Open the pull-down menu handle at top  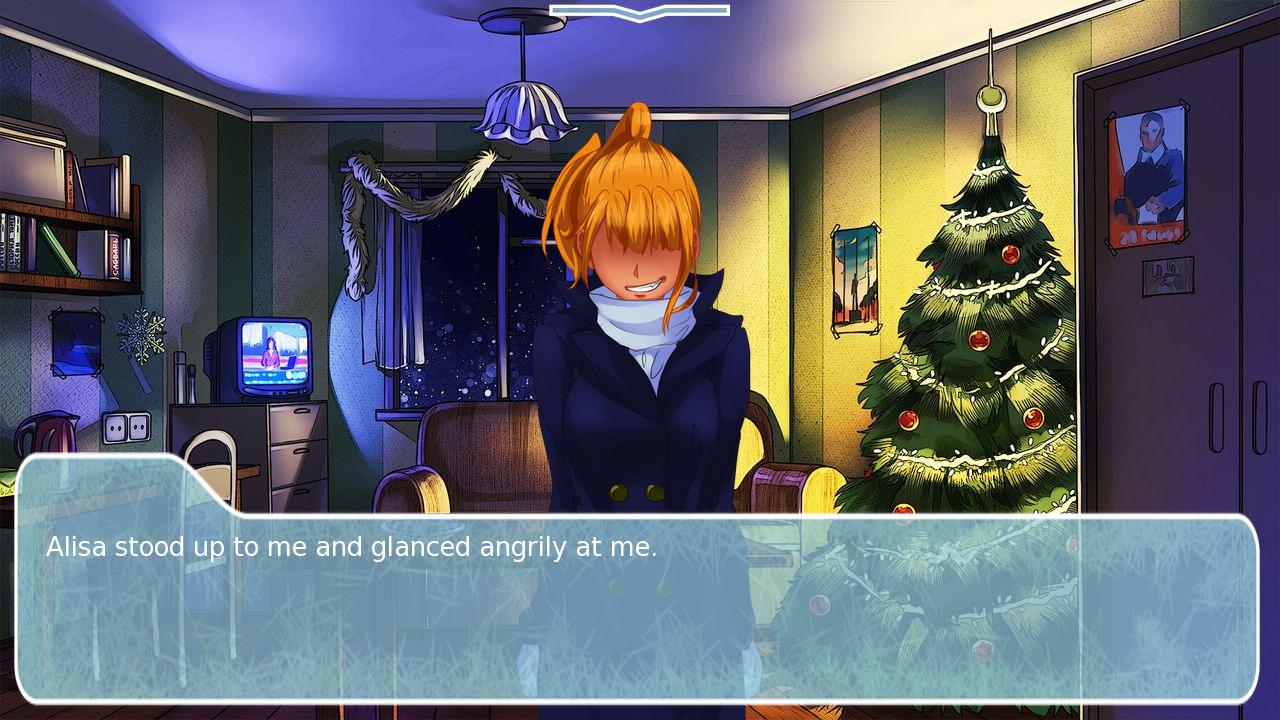pyautogui.click(x=639, y=12)
